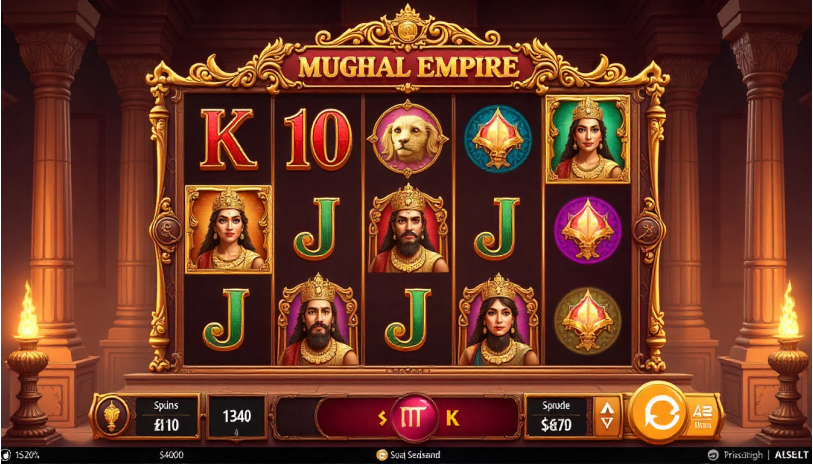Spin the reels with the orange button
813x464 pixels.
(x=658, y=411)
